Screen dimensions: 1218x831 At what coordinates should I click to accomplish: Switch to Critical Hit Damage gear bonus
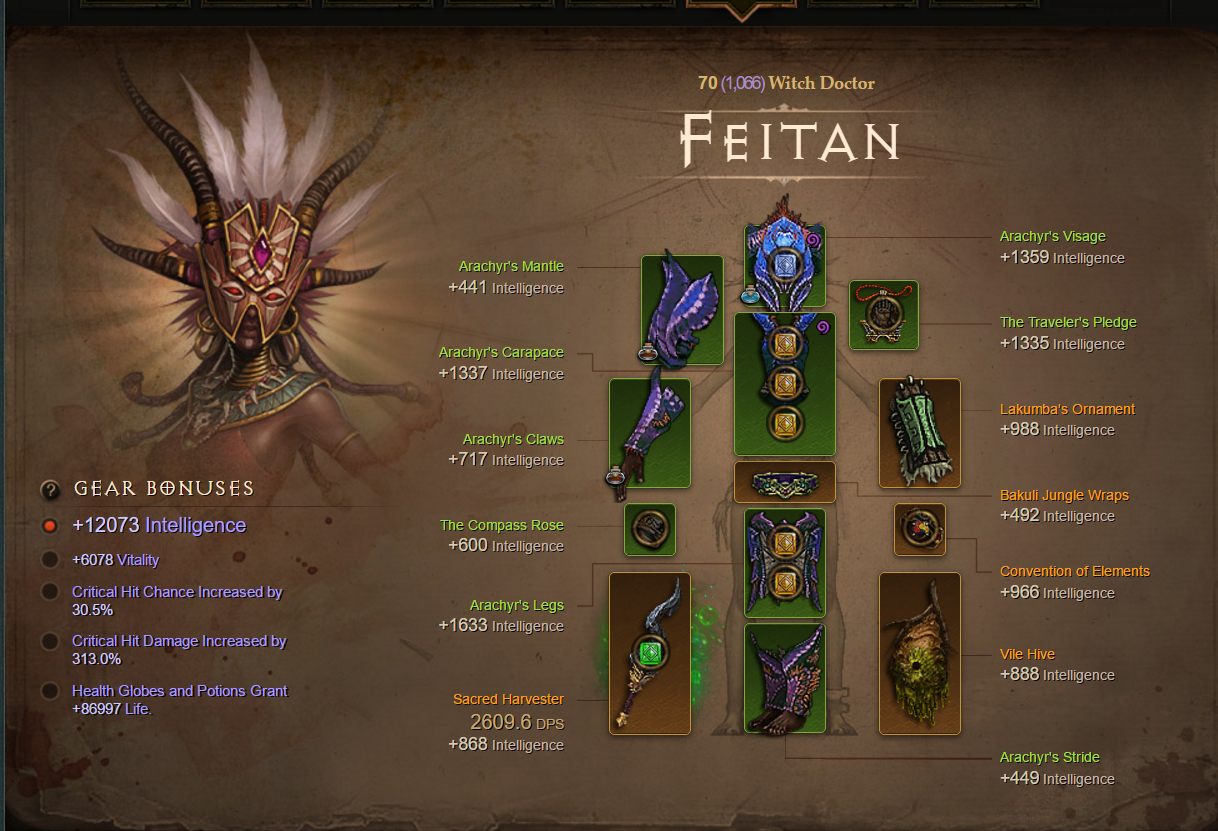tap(50, 641)
